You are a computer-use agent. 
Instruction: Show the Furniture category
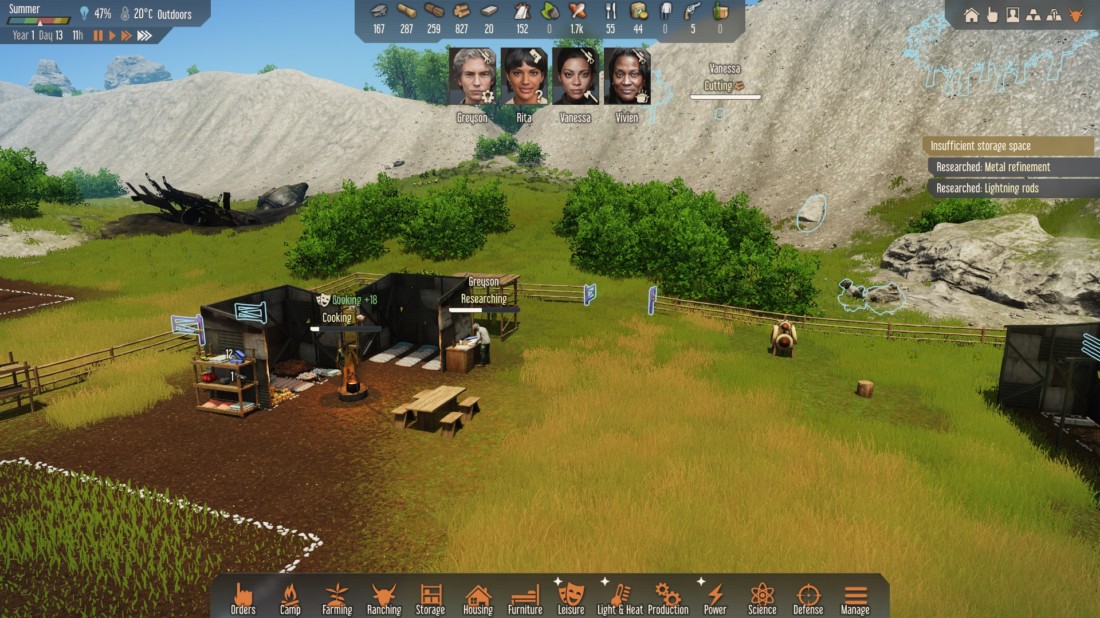pos(525,597)
